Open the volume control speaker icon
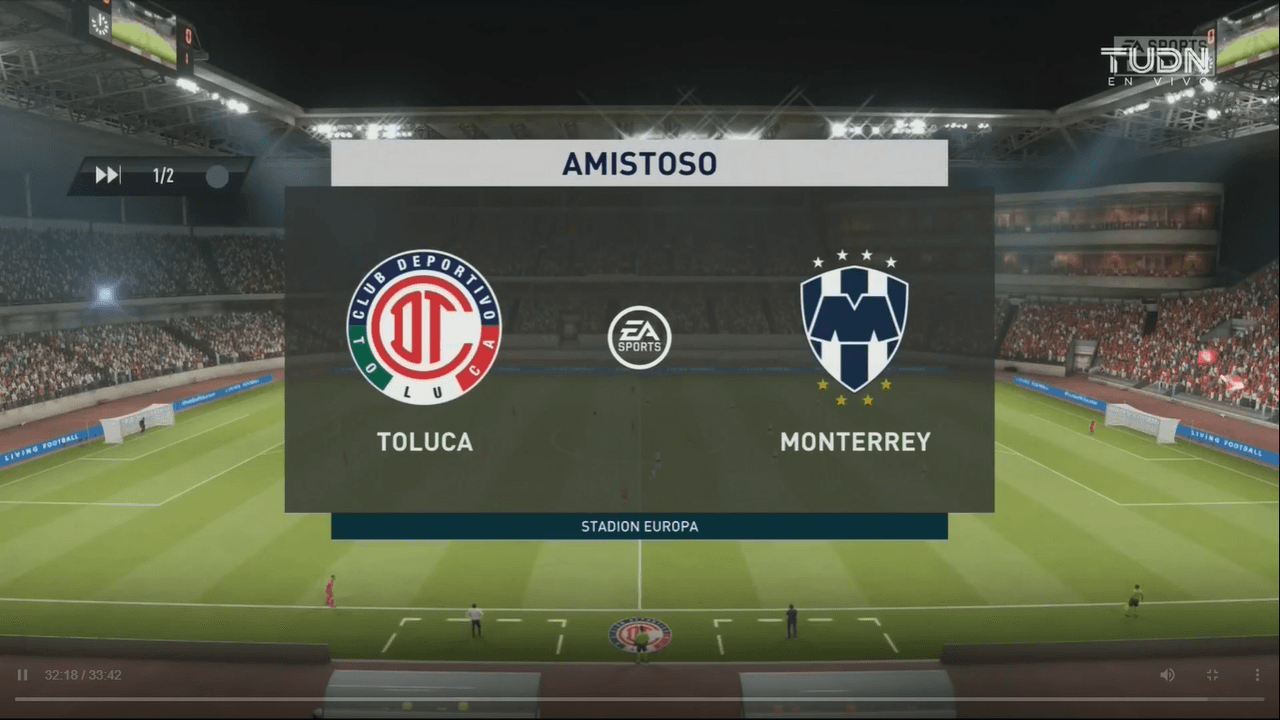The image size is (1280, 720). tap(1168, 674)
